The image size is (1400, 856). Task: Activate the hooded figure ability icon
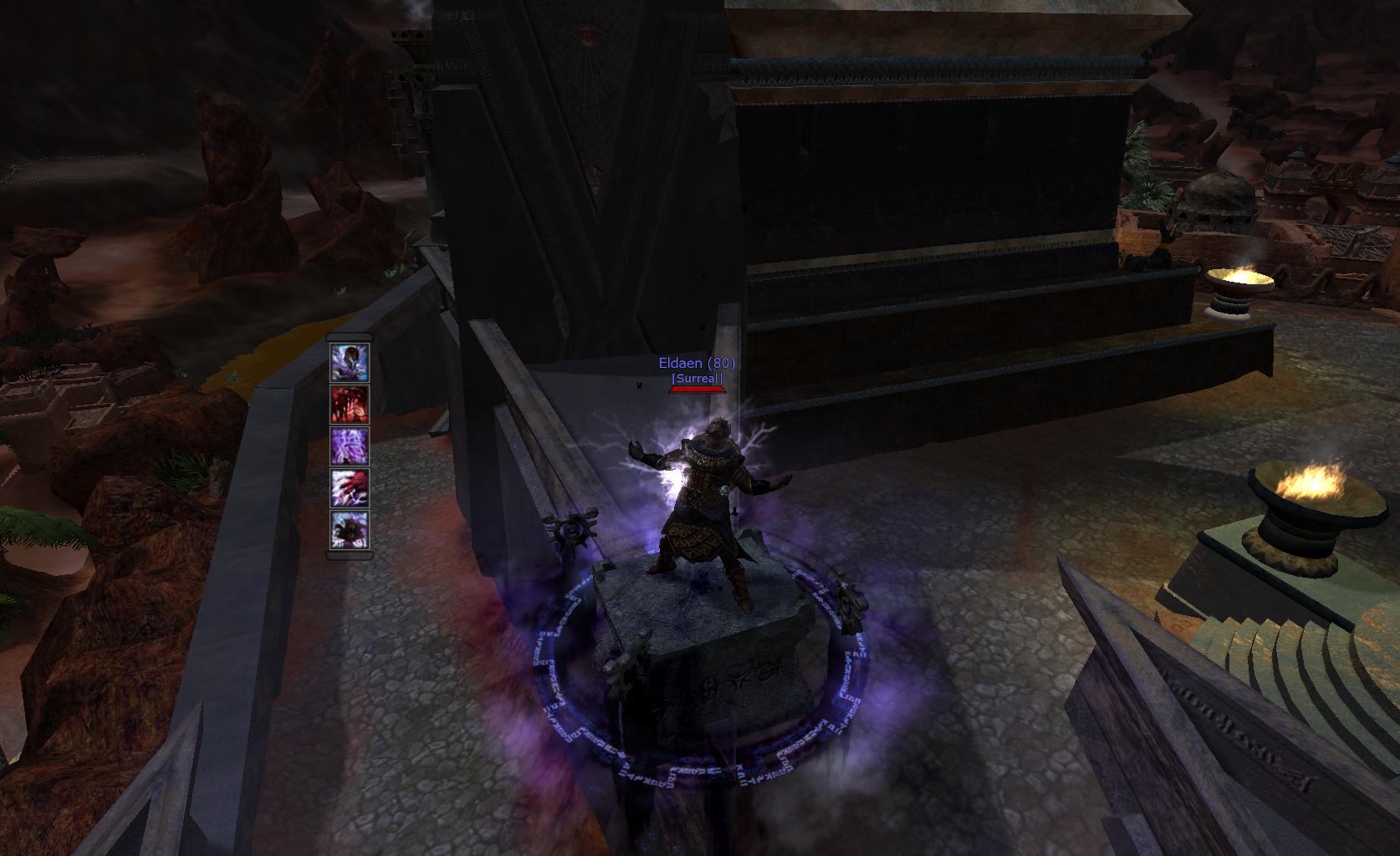[x=350, y=363]
